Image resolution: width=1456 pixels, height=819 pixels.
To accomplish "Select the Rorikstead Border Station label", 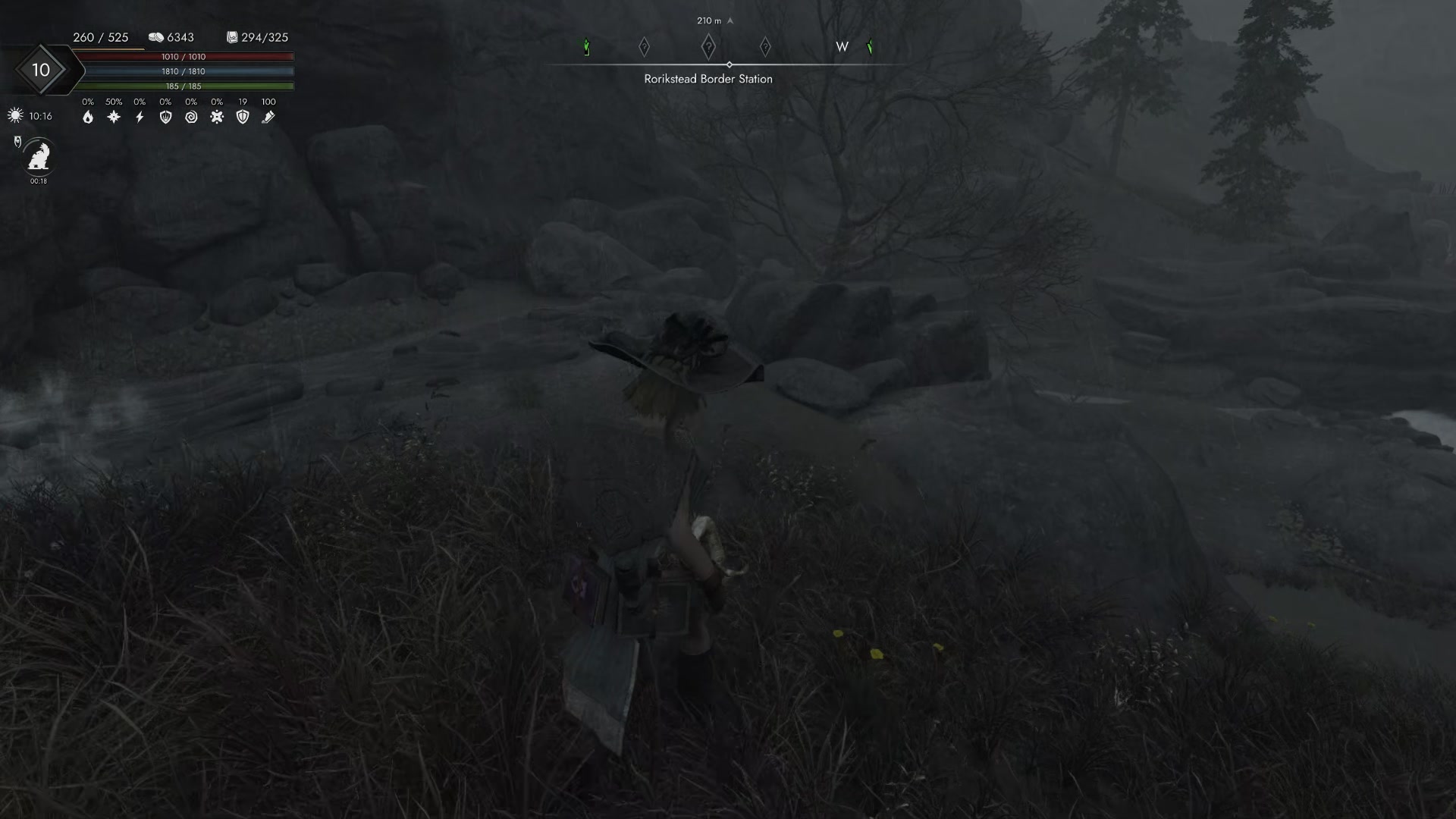I will click(708, 78).
